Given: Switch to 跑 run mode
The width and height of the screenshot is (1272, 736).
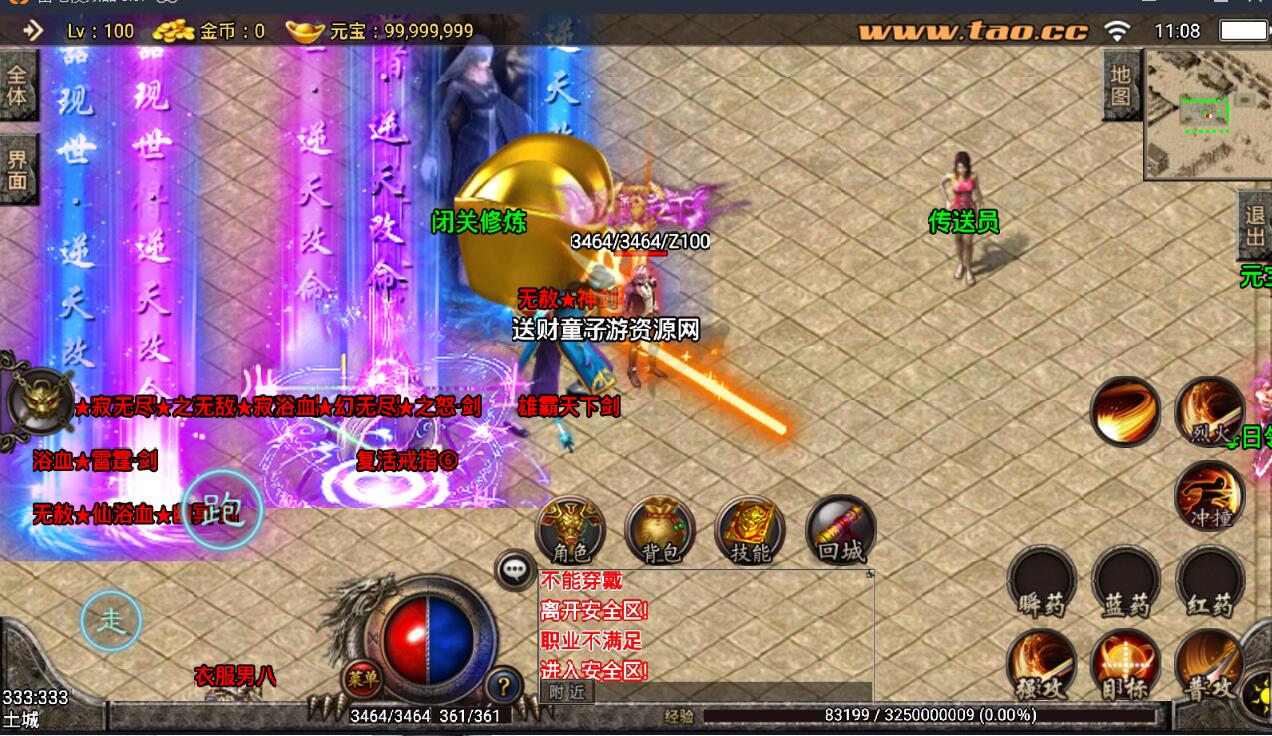Looking at the screenshot, I should pos(221,510).
